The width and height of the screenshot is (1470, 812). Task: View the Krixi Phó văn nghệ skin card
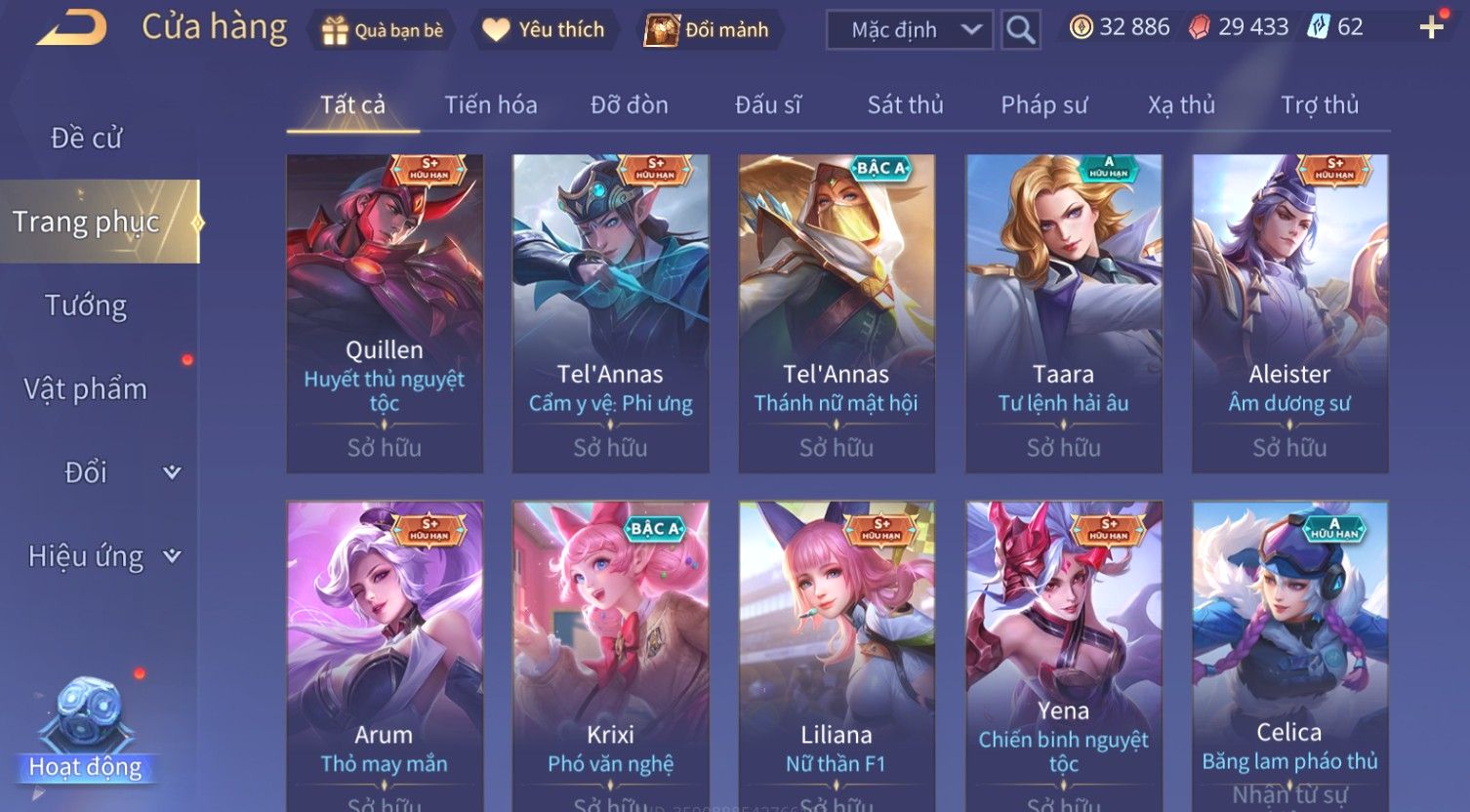pyautogui.click(x=611, y=654)
